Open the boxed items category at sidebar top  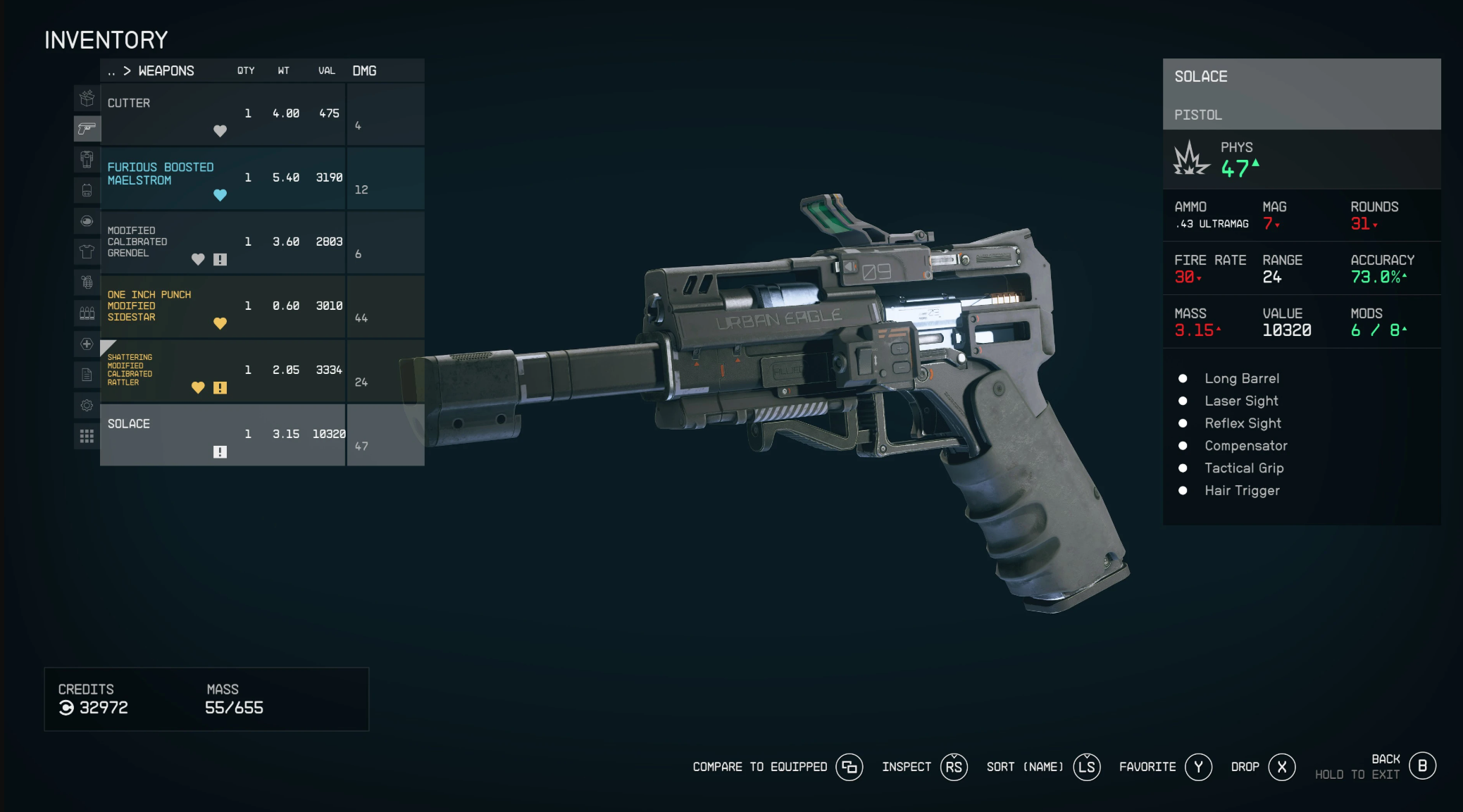pos(87,99)
